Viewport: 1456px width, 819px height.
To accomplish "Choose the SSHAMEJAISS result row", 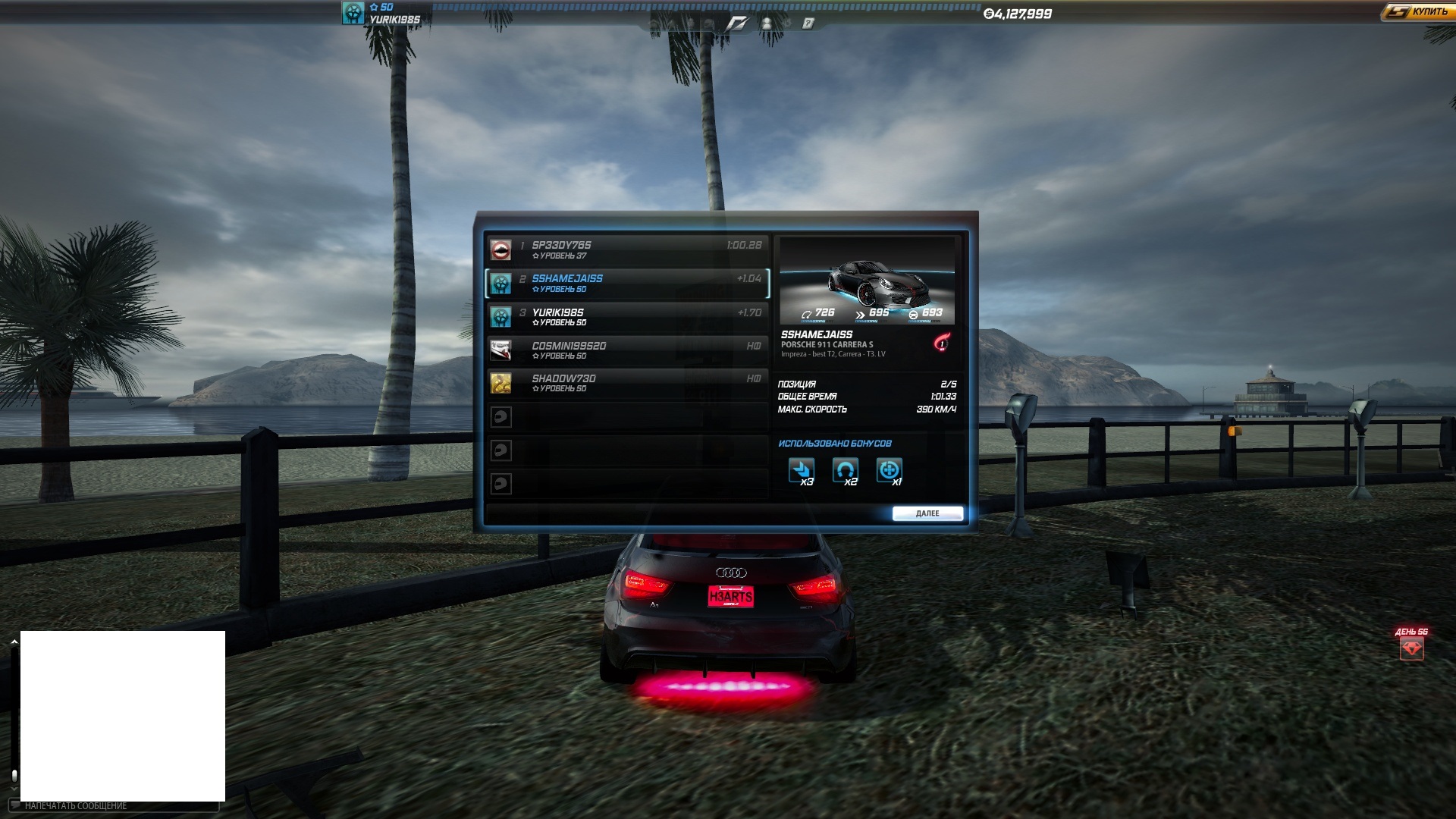I will click(x=626, y=283).
